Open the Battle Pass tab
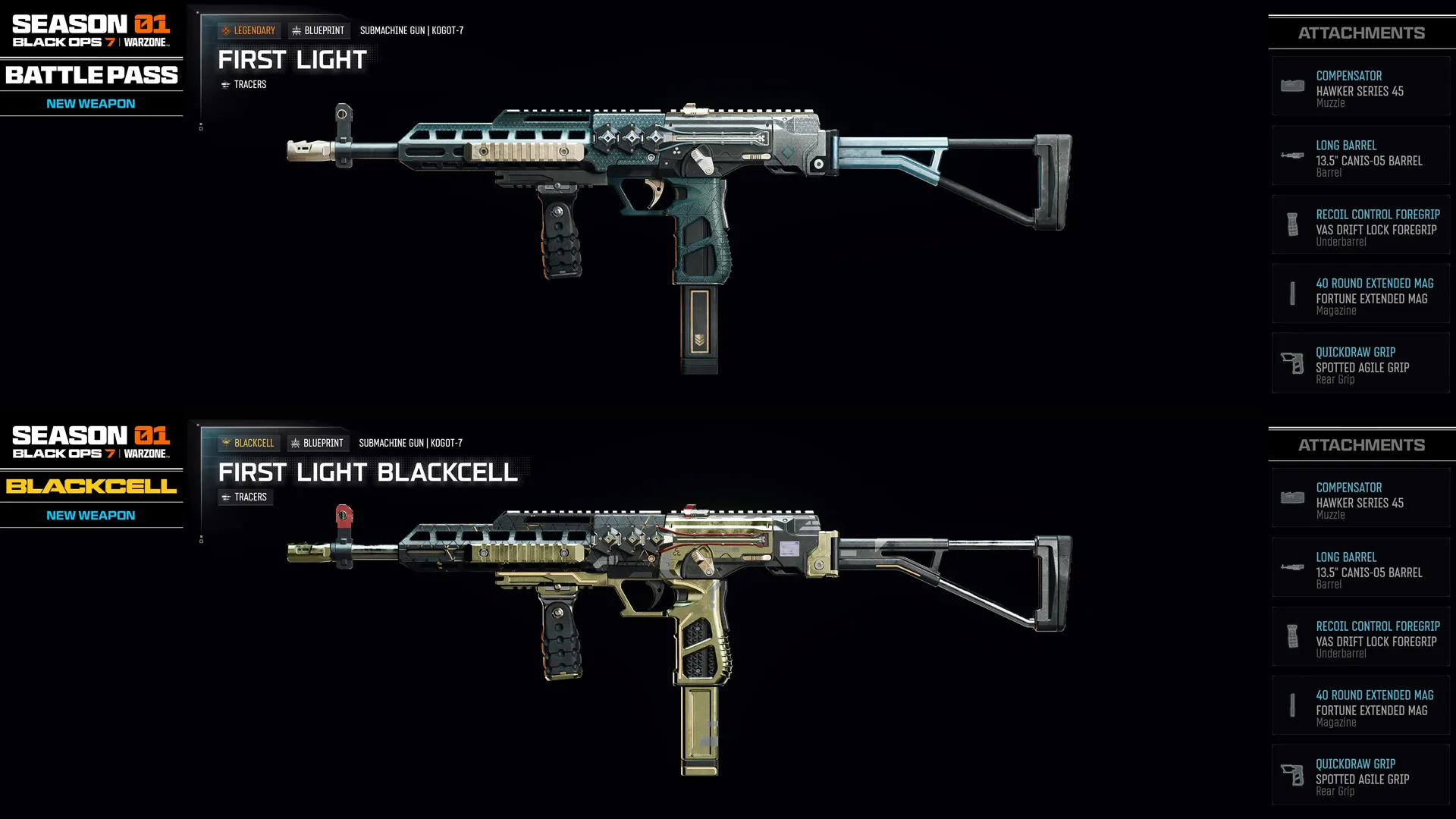 [x=91, y=75]
